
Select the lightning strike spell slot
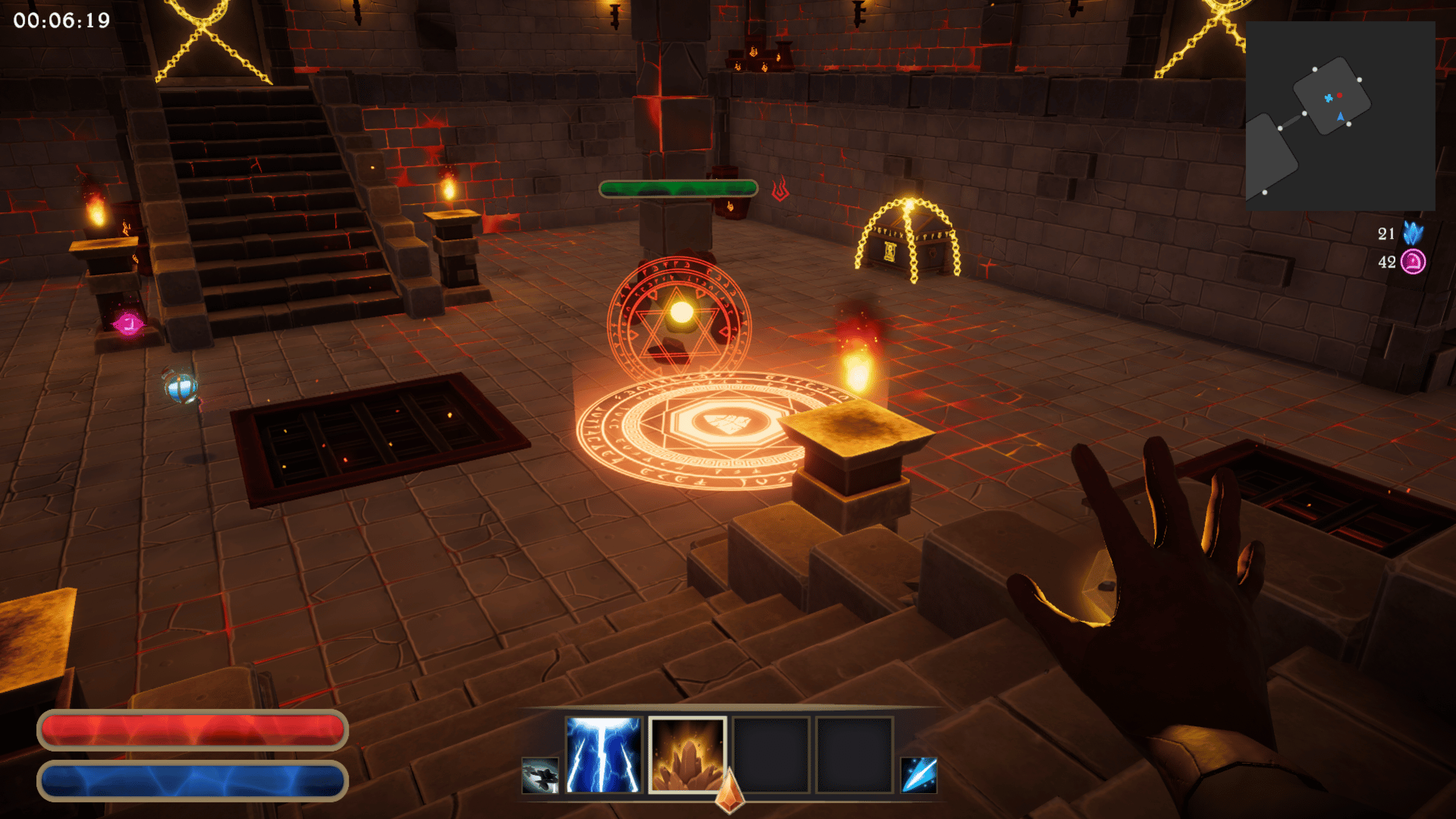click(604, 755)
